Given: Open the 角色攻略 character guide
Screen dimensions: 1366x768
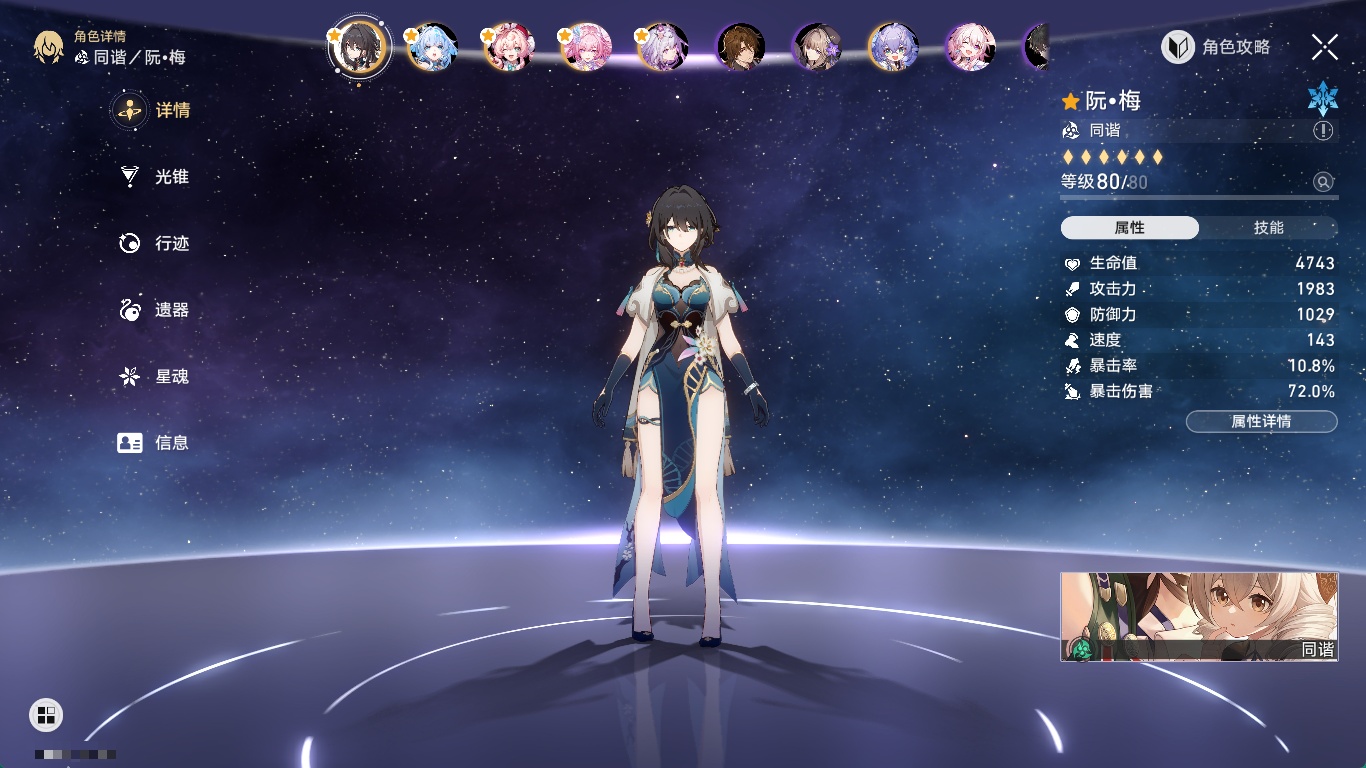Looking at the screenshot, I should click(1216, 47).
